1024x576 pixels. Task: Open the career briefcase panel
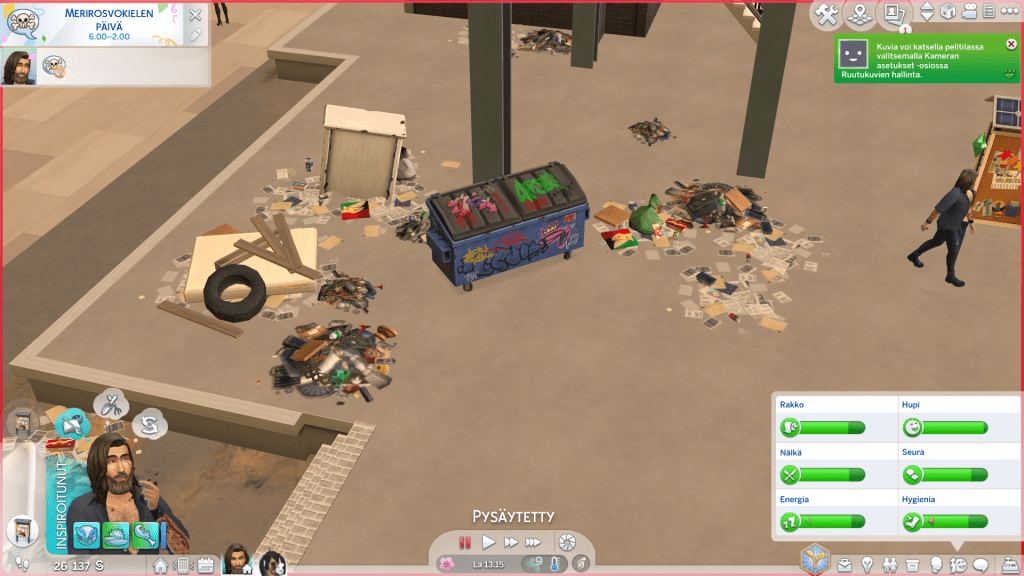pos(845,565)
